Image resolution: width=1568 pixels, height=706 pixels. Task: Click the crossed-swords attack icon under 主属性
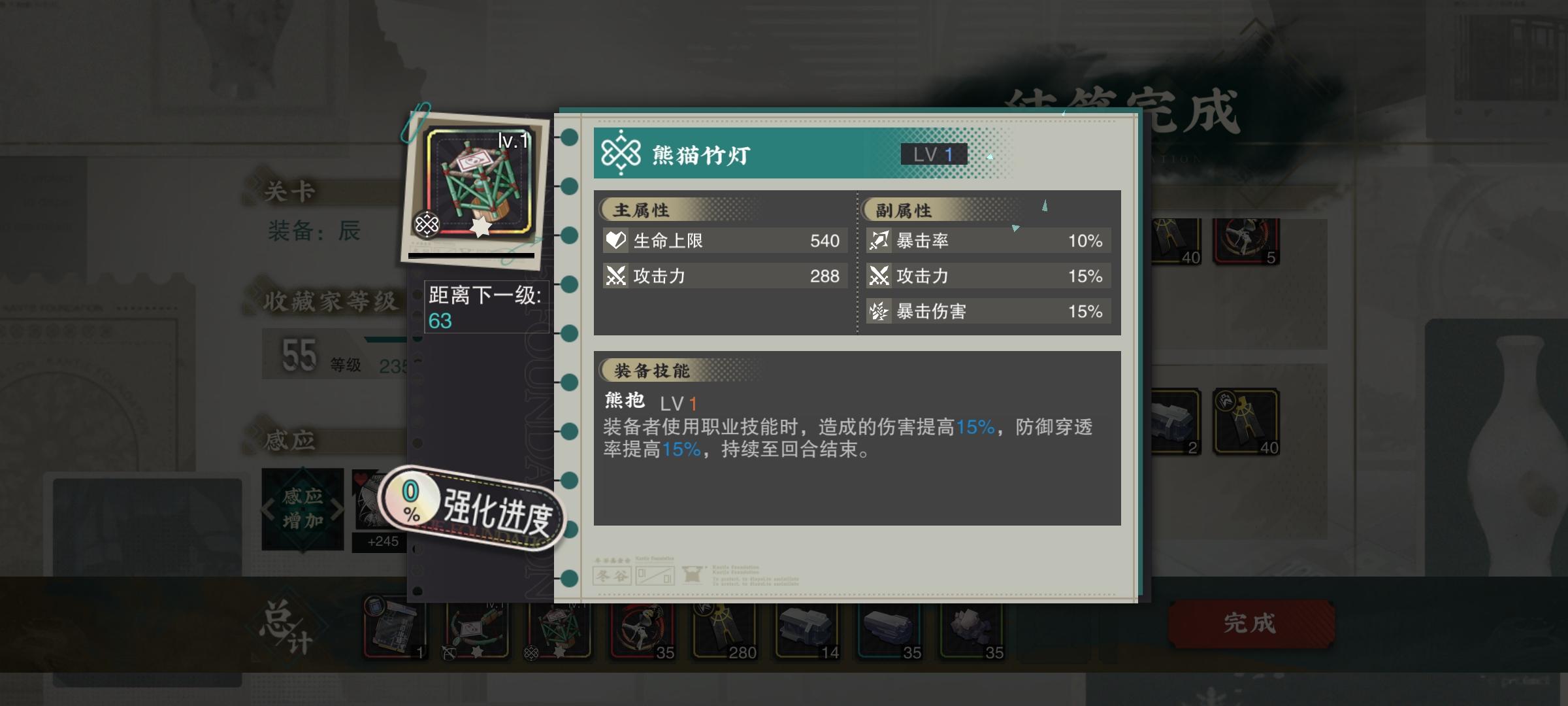pyautogui.click(x=616, y=276)
